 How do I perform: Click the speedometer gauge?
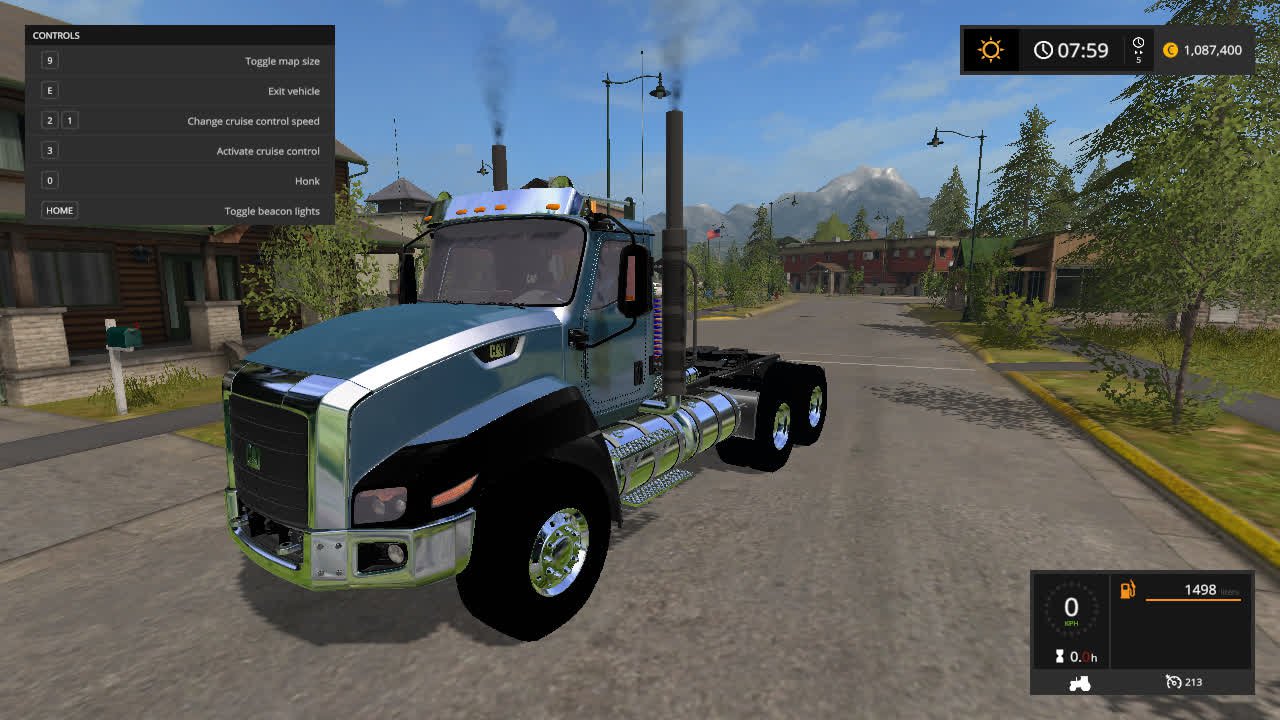tap(1071, 609)
